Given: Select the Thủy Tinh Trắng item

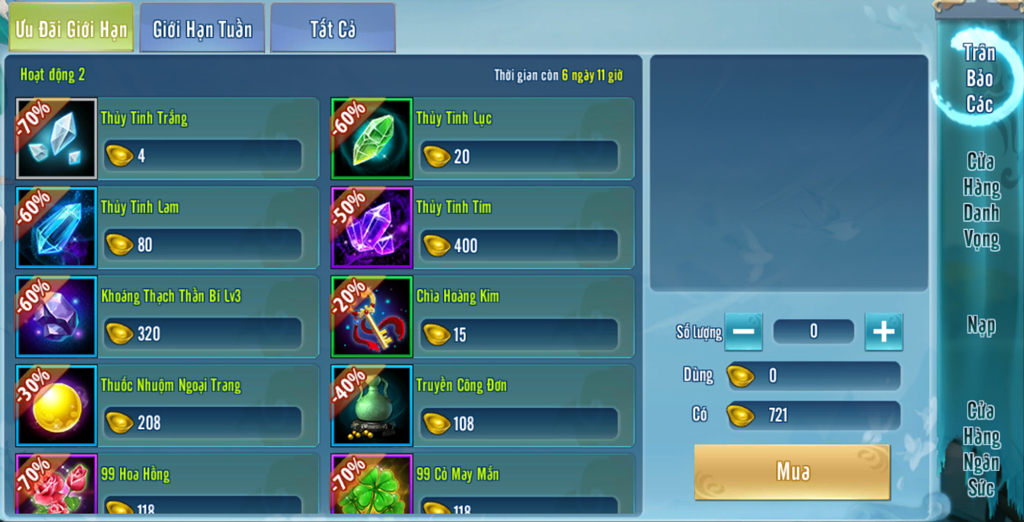Looking at the screenshot, I should [x=167, y=138].
